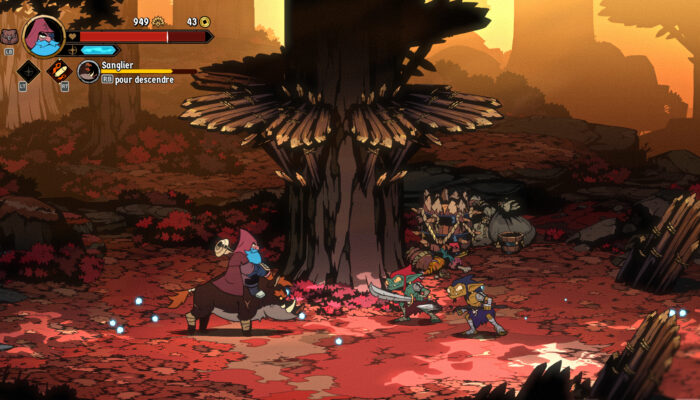Open the bag icon beside the portrait
700x400 pixels.
click(x=9, y=36)
